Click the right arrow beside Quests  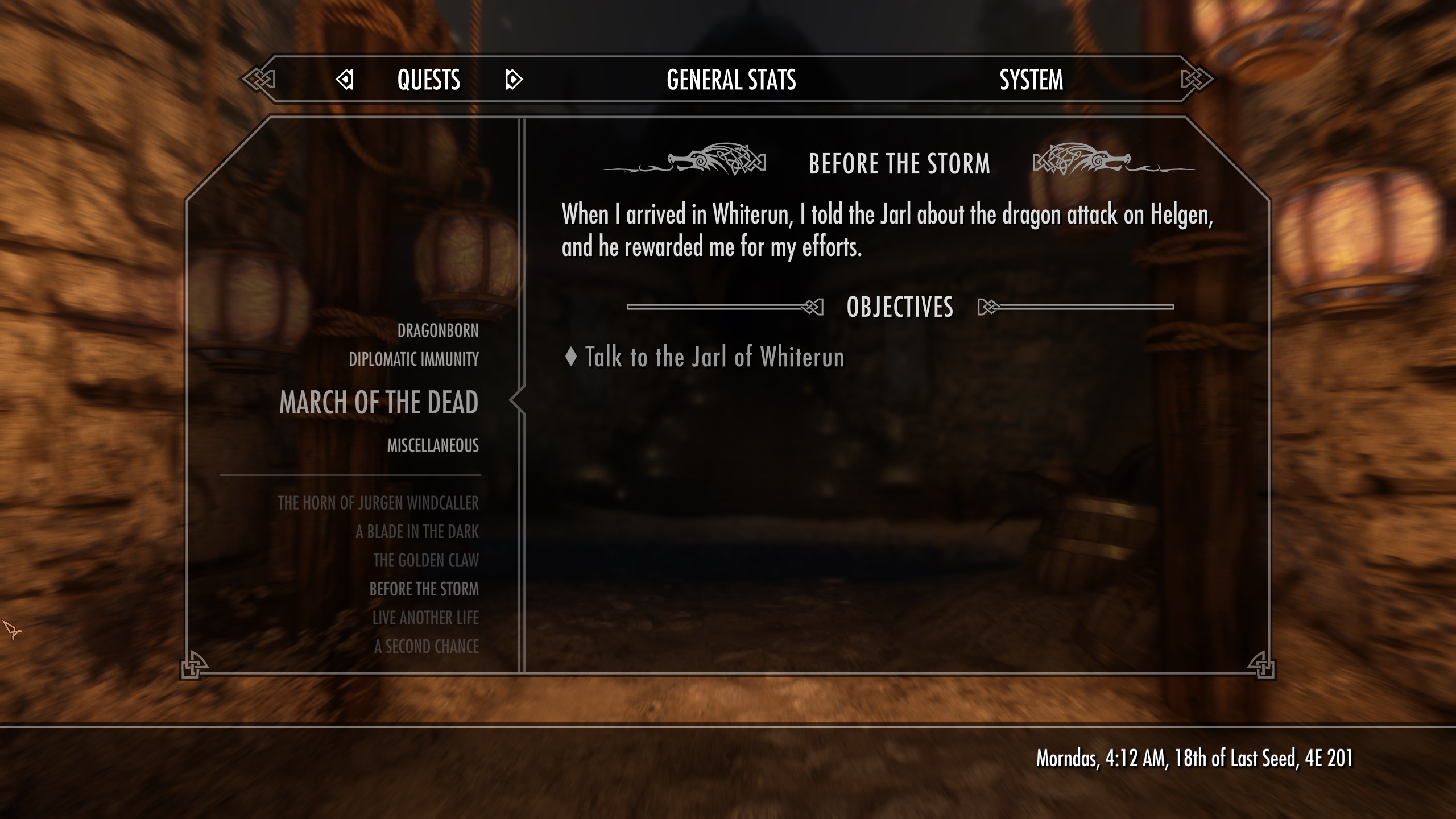(x=513, y=80)
